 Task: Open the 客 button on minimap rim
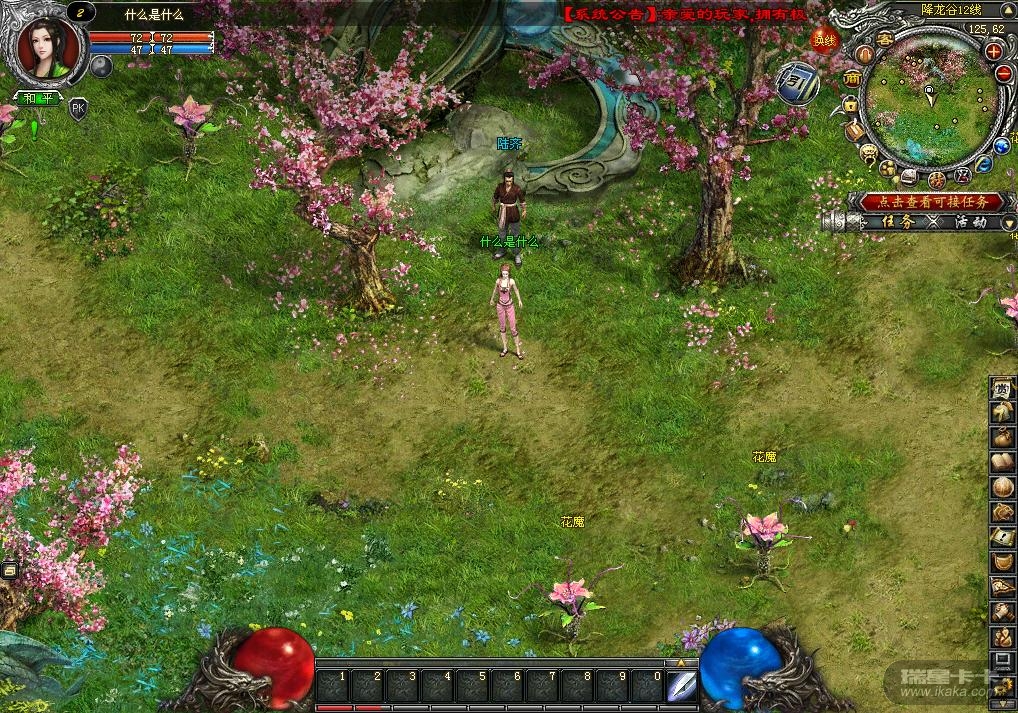[884, 39]
